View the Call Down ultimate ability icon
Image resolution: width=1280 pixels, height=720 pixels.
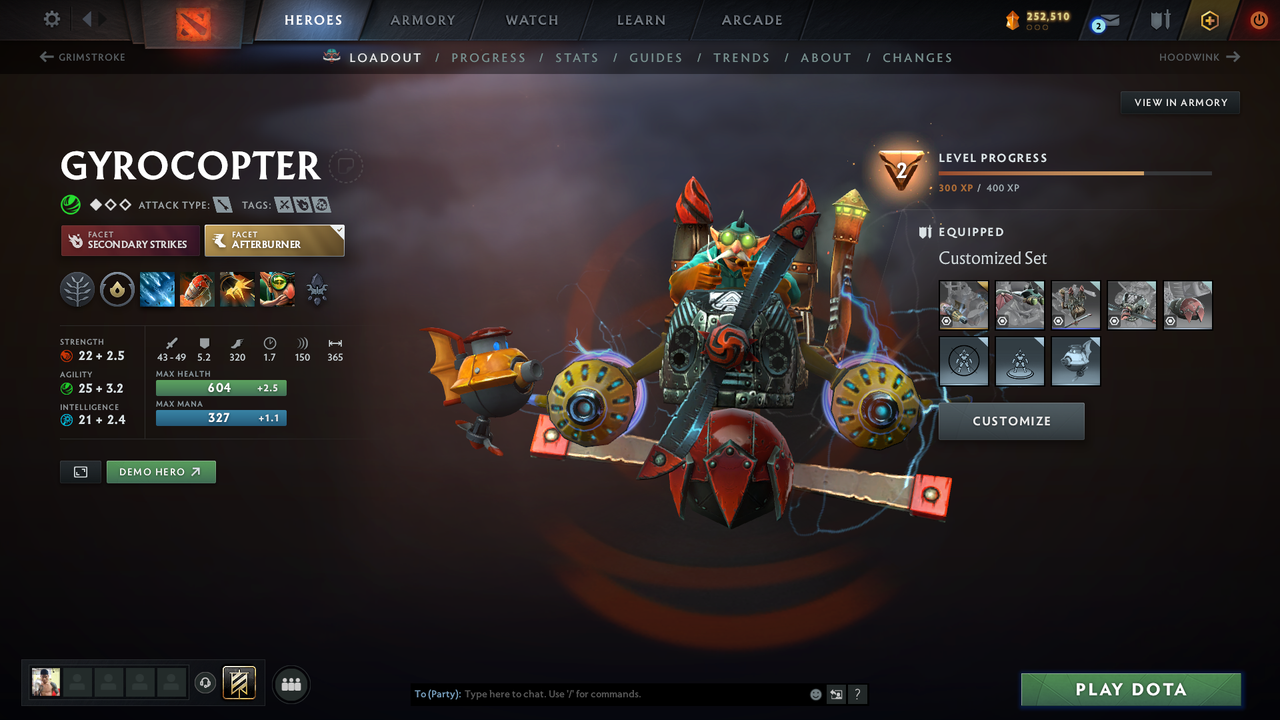pyautogui.click(x=276, y=289)
